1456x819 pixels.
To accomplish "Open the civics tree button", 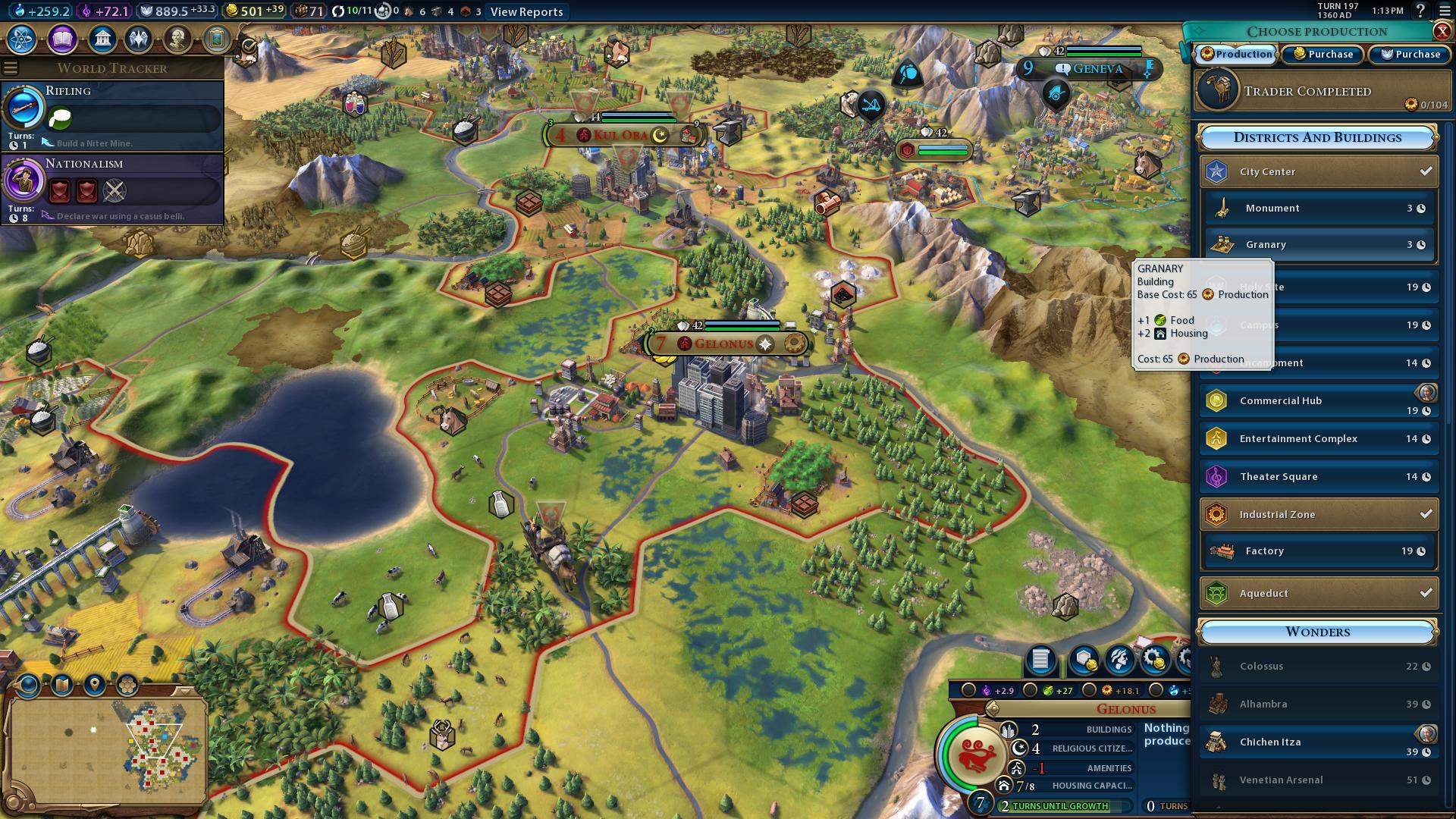I will click(x=62, y=39).
